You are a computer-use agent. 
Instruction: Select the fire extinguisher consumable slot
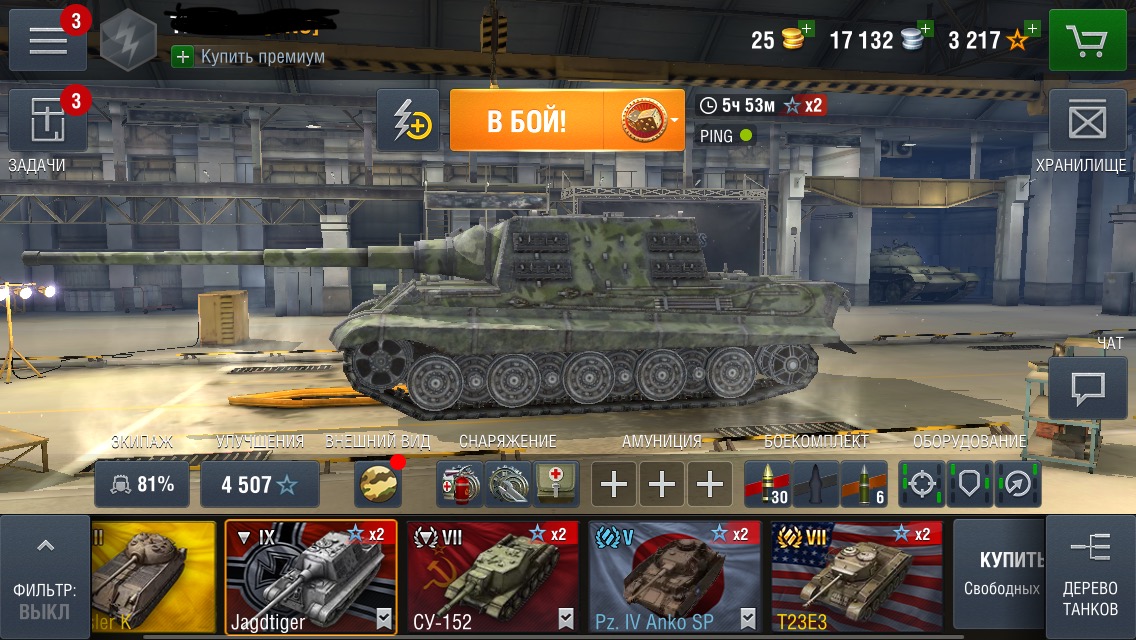pyautogui.click(x=460, y=485)
